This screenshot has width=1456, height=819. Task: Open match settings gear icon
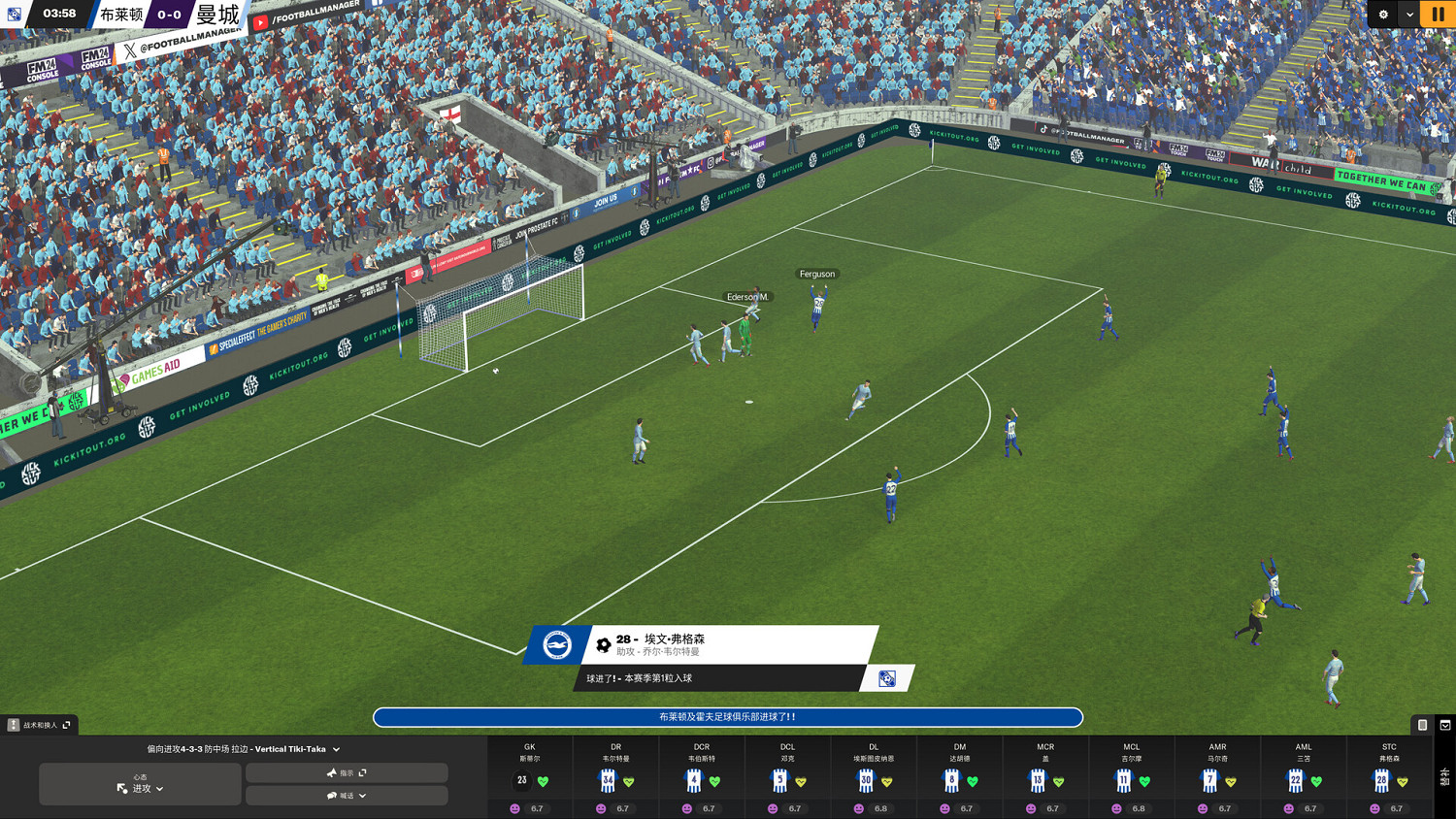click(x=1383, y=15)
